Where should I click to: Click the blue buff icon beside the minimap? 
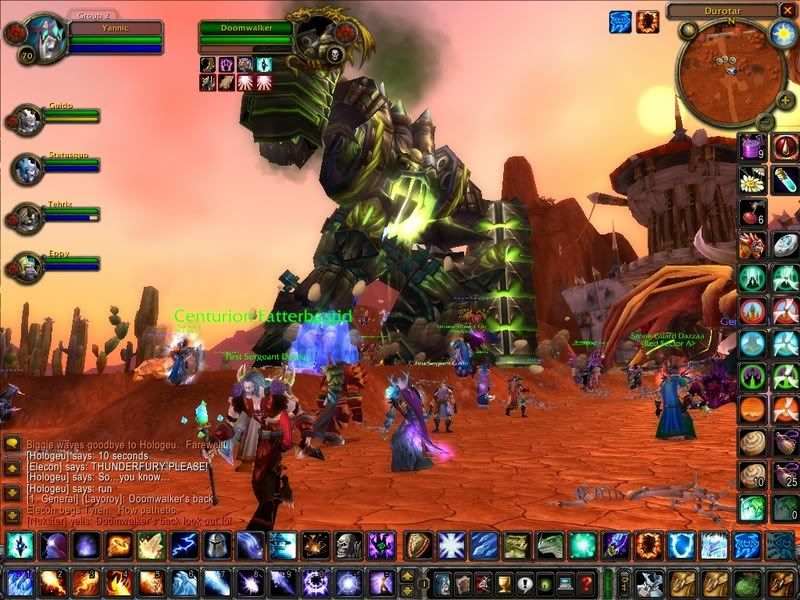pyautogui.click(x=620, y=20)
